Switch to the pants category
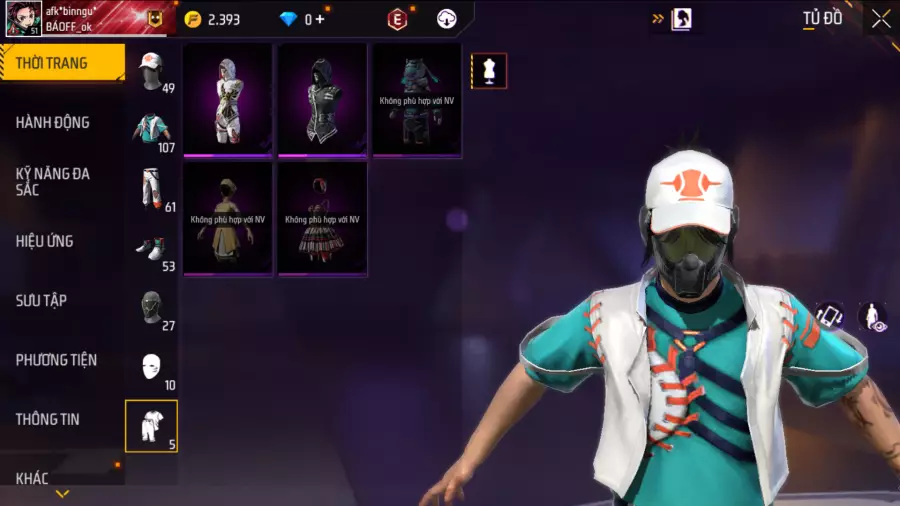900x506 pixels. (152, 188)
